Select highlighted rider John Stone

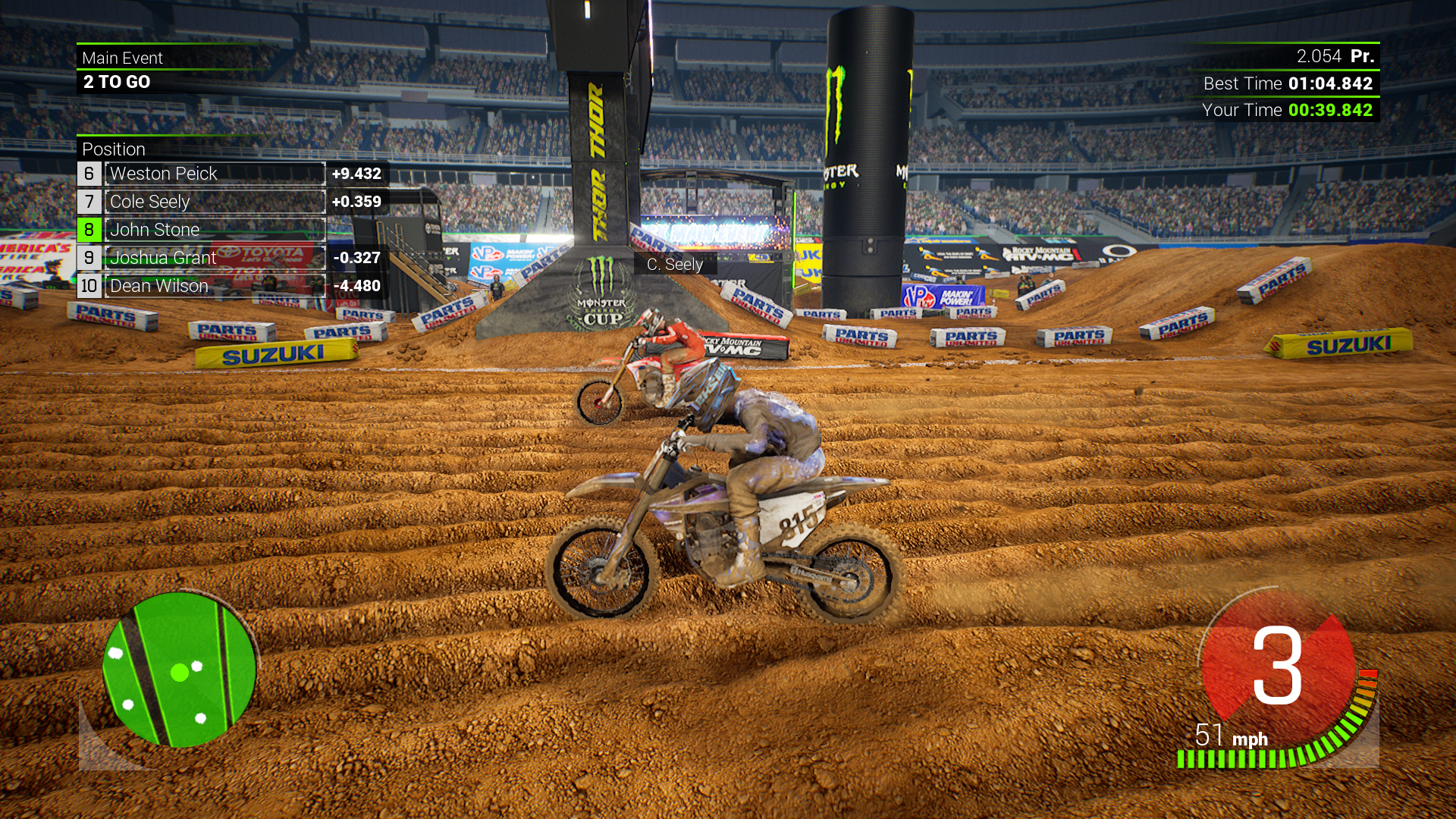pos(155,229)
